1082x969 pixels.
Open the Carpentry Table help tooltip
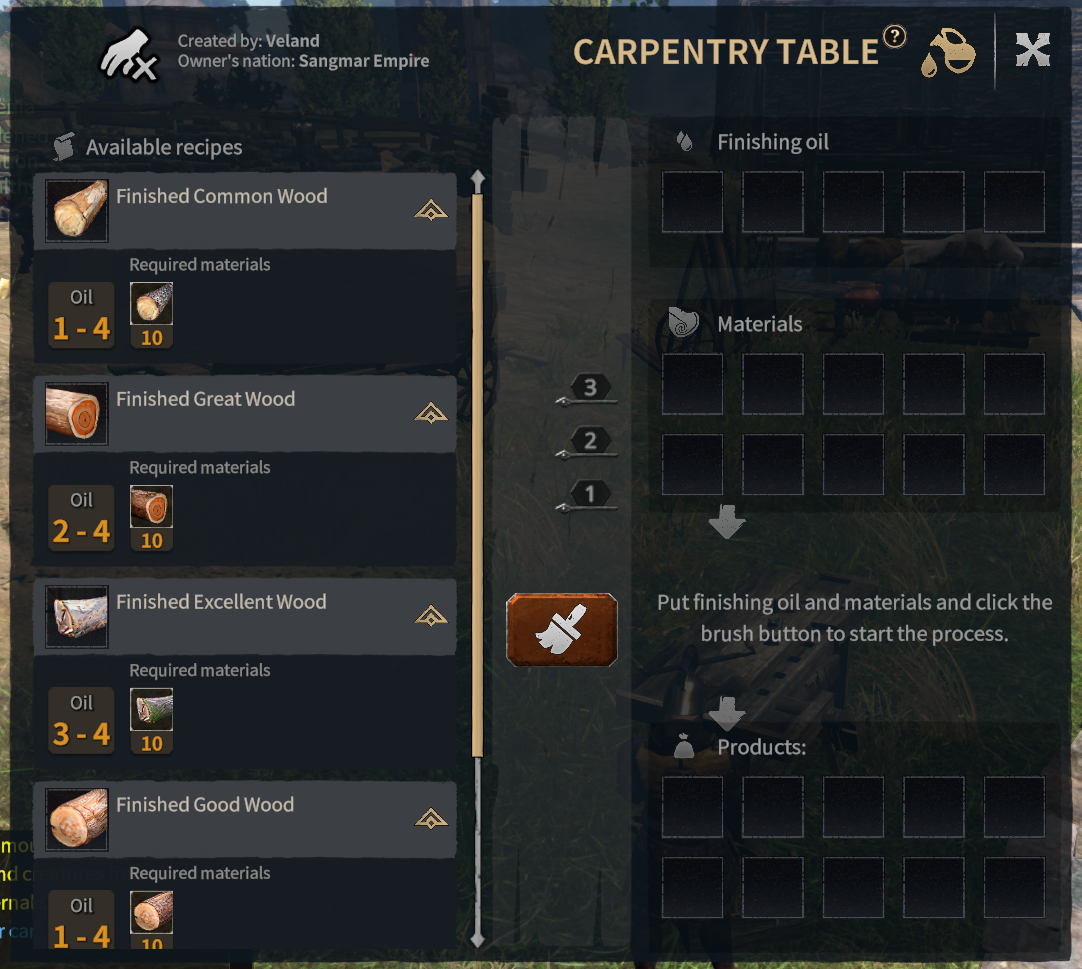pyautogui.click(x=895, y=37)
